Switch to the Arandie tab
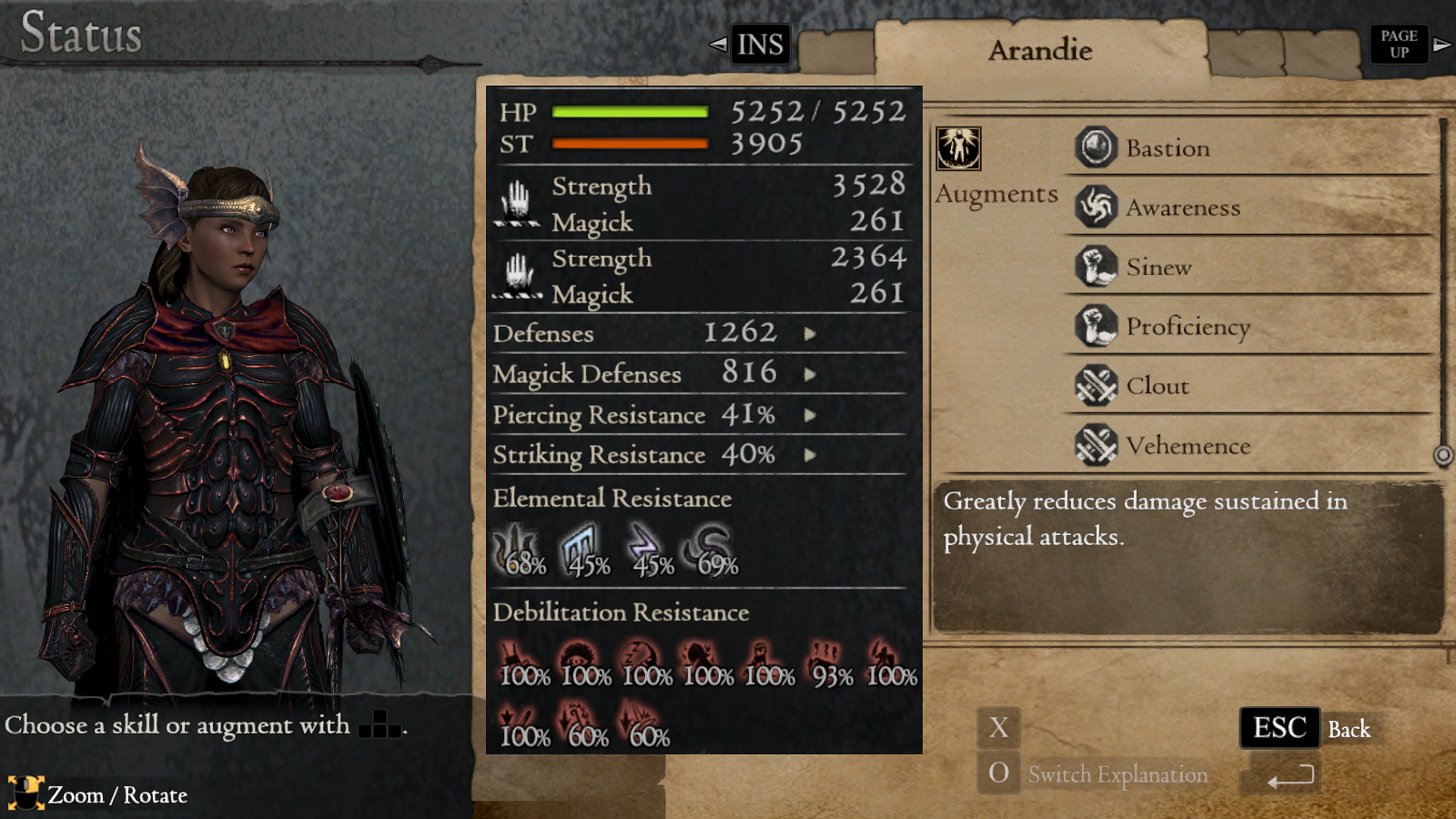 pos(1041,50)
